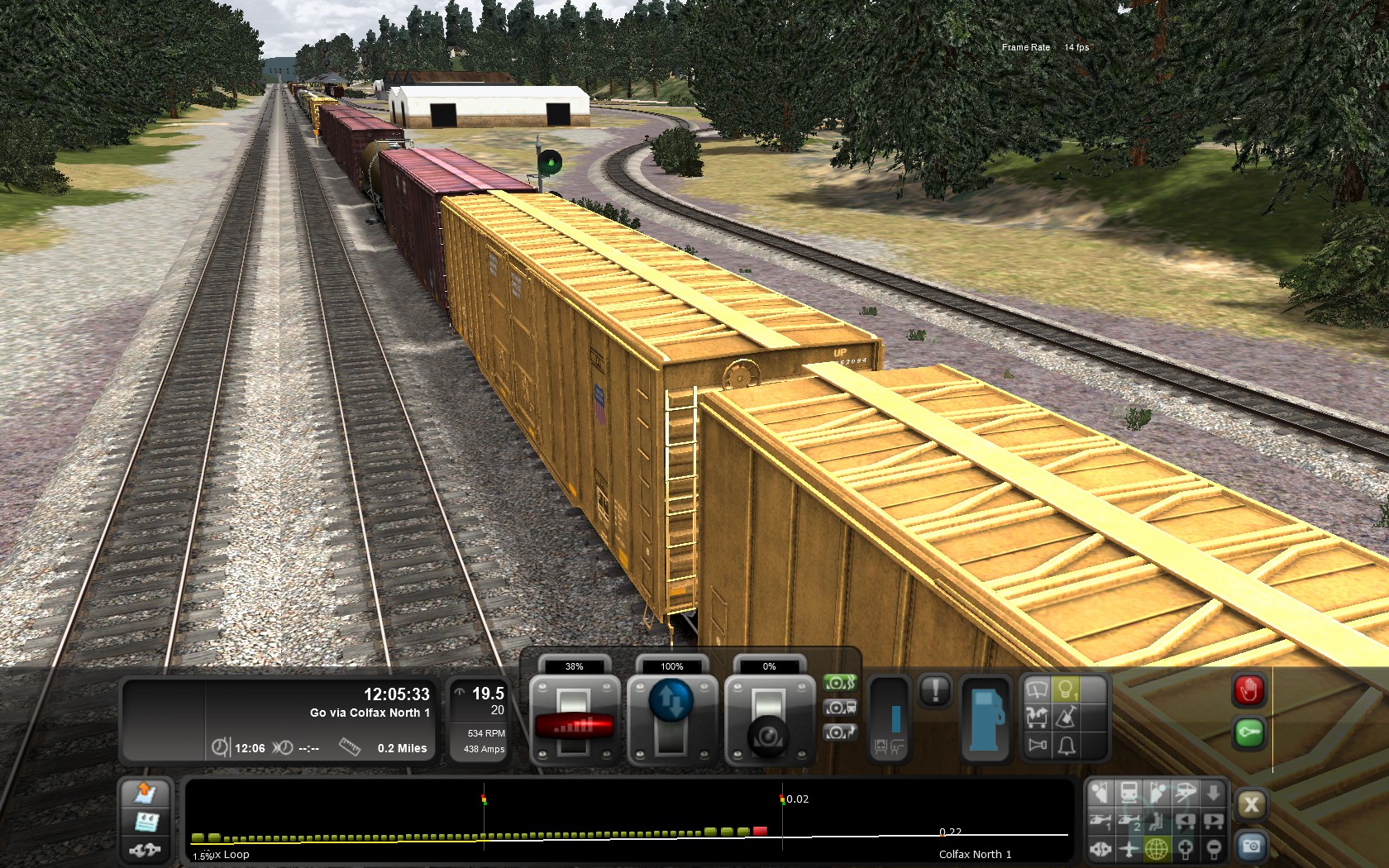Viewport: 1389px width, 868px height.
Task: Take a screenshot with the camera button
Action: [x=1251, y=846]
